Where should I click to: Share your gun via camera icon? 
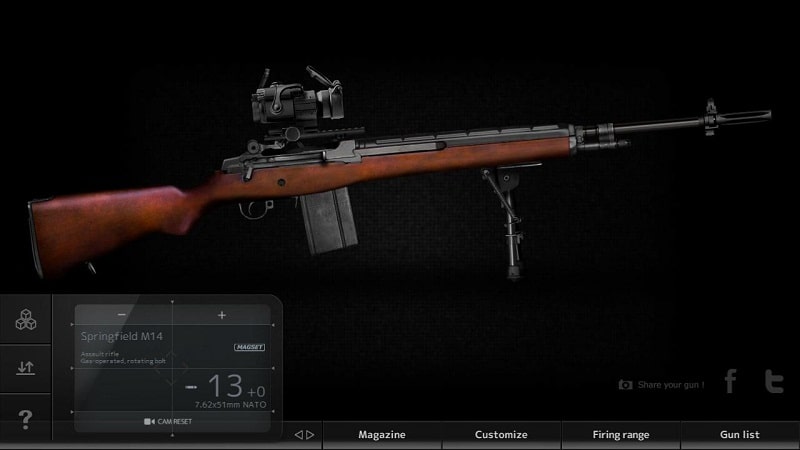626,384
